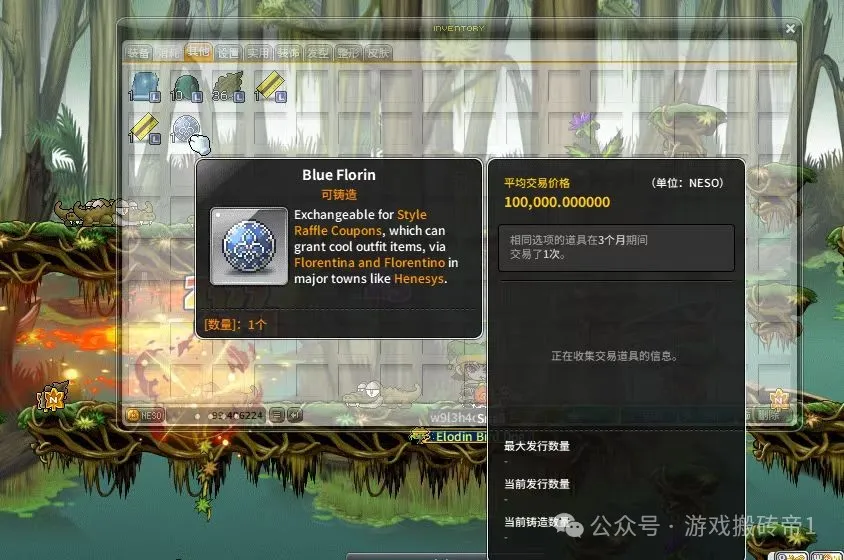844x560 pixels.
Task: Pick the yellow ticket beside the Blue Florin
Action: [x=145, y=129]
